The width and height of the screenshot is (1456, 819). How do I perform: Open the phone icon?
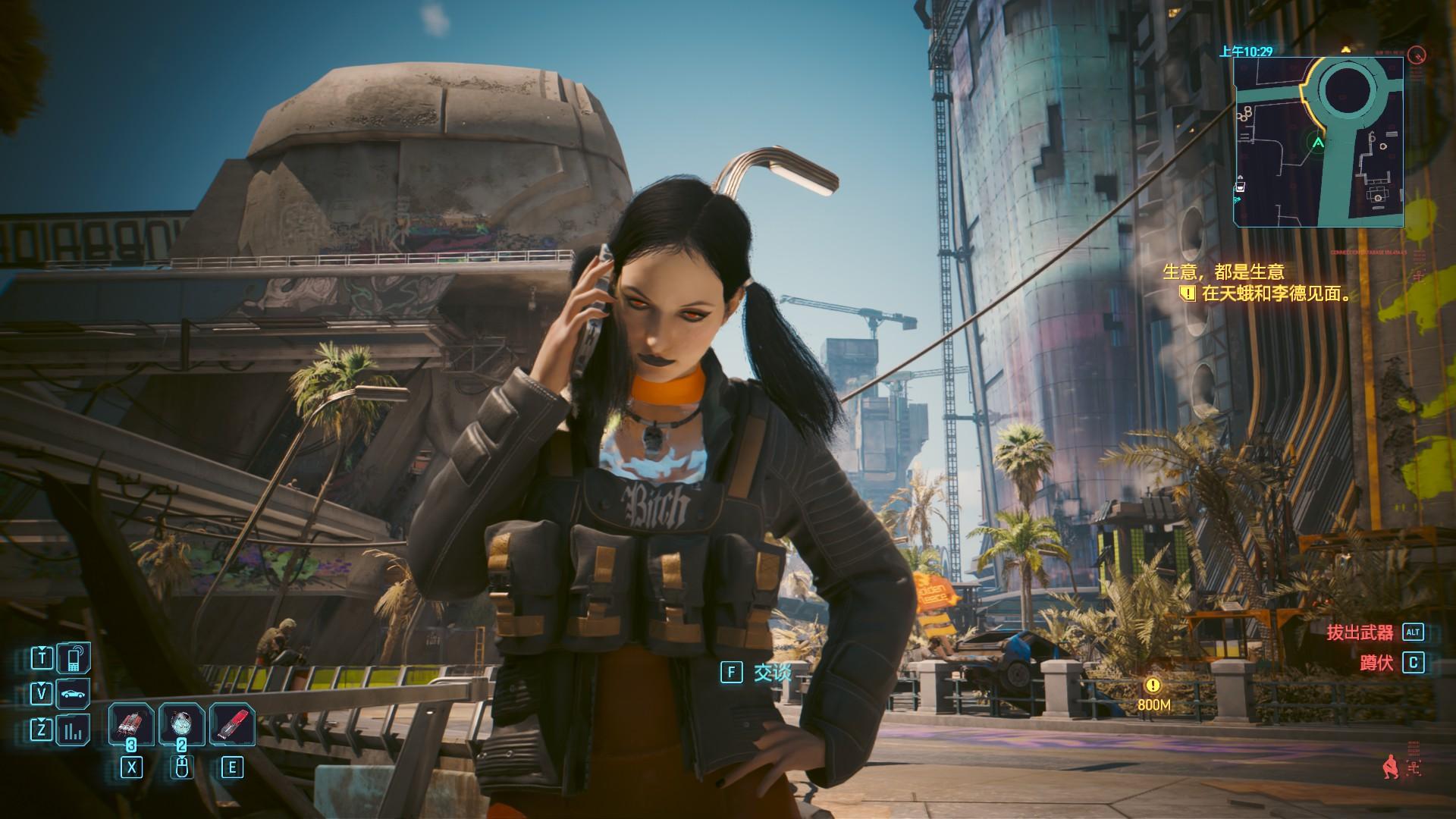pyautogui.click(x=74, y=657)
